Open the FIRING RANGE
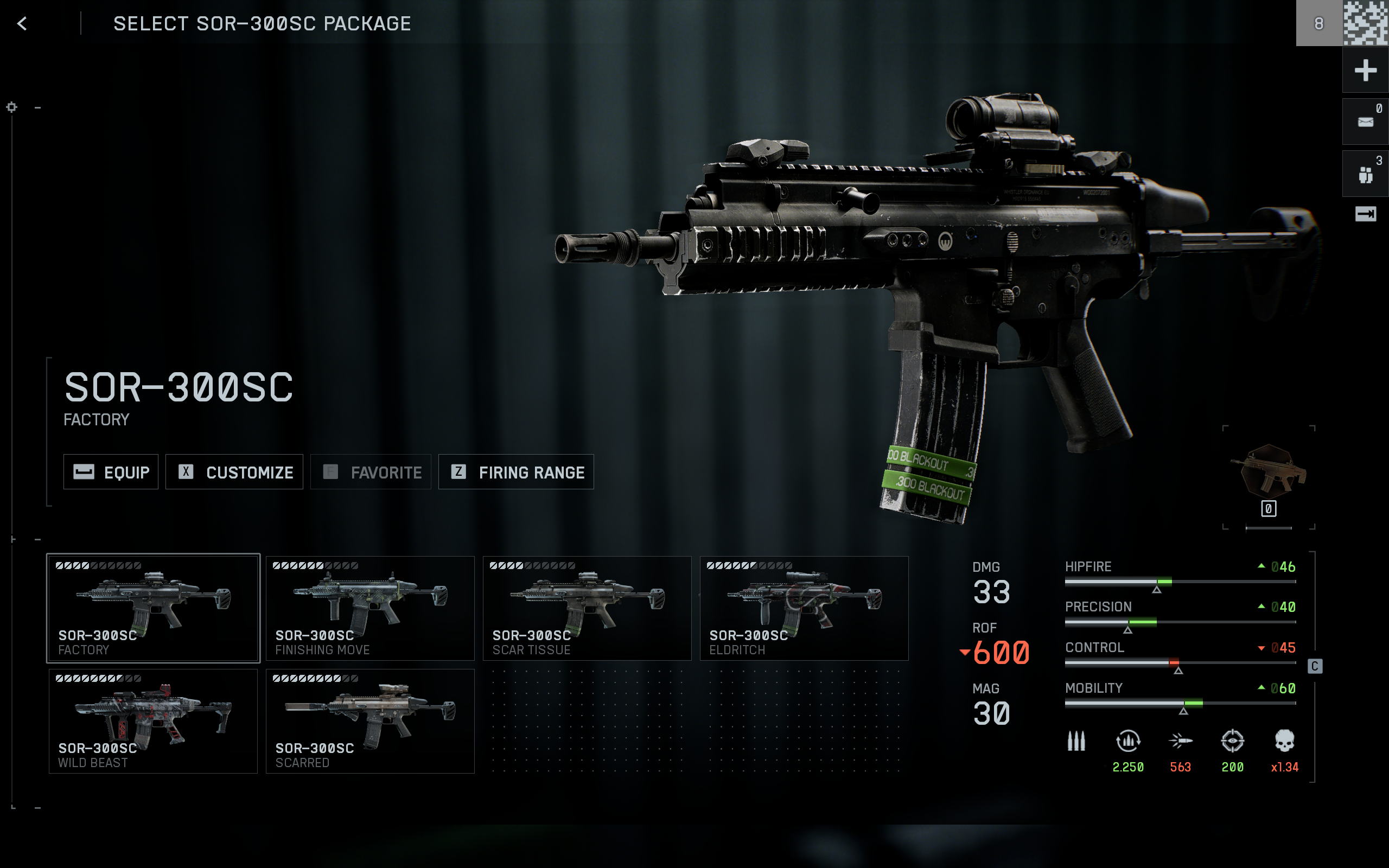 [516, 472]
